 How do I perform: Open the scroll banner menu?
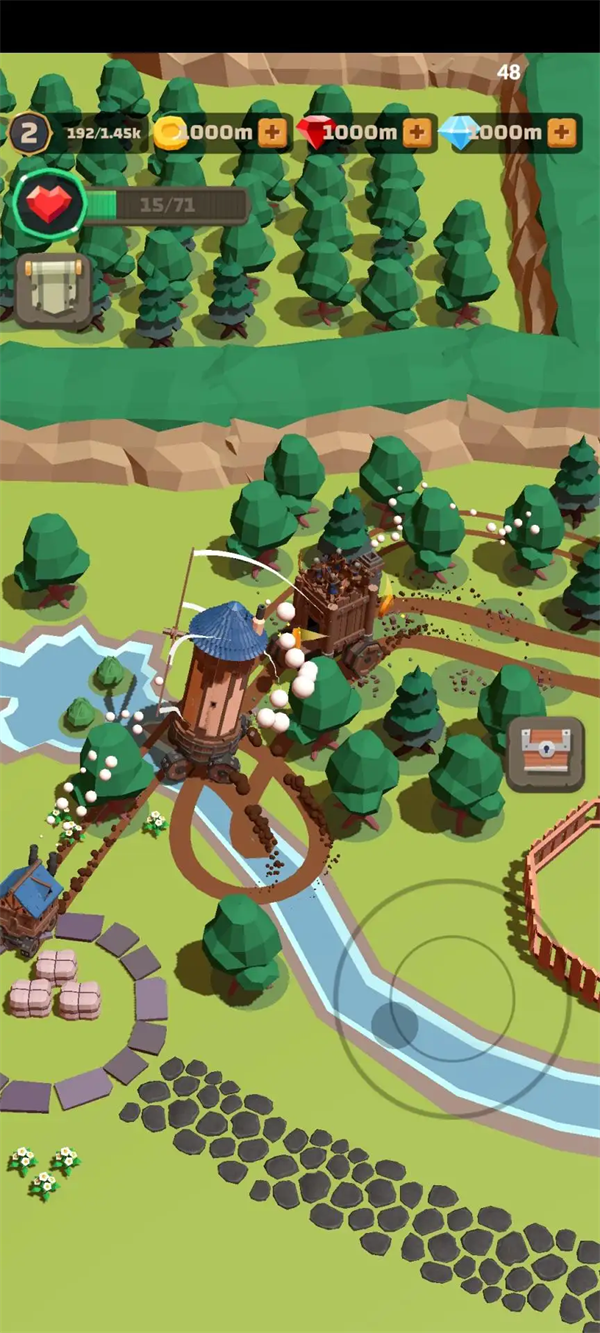pos(54,289)
